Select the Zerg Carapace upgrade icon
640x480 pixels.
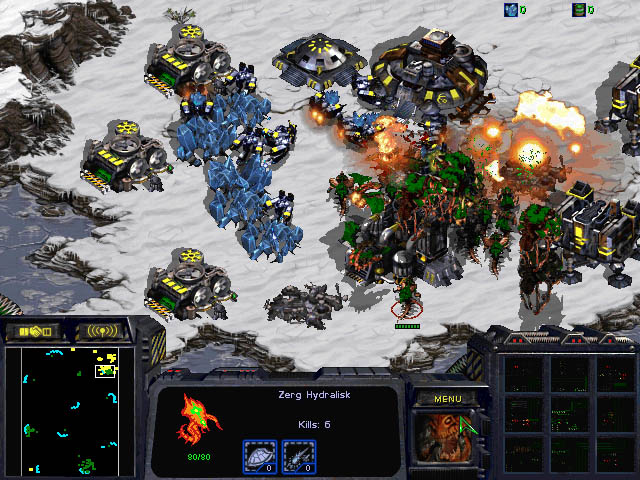click(x=259, y=456)
